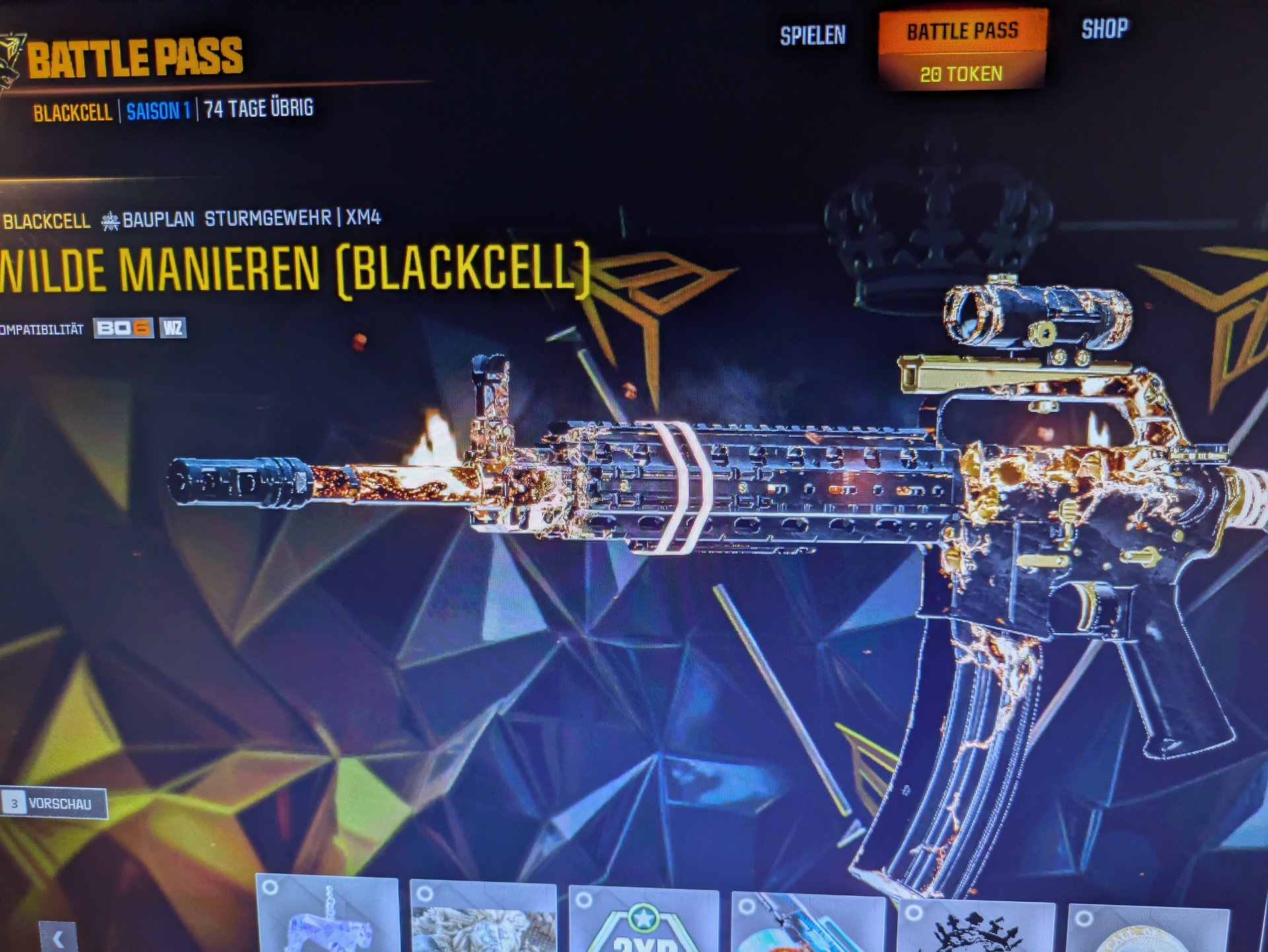The height and width of the screenshot is (952, 1268).
Task: Select the 2XP token reward tile
Action: click(643, 923)
